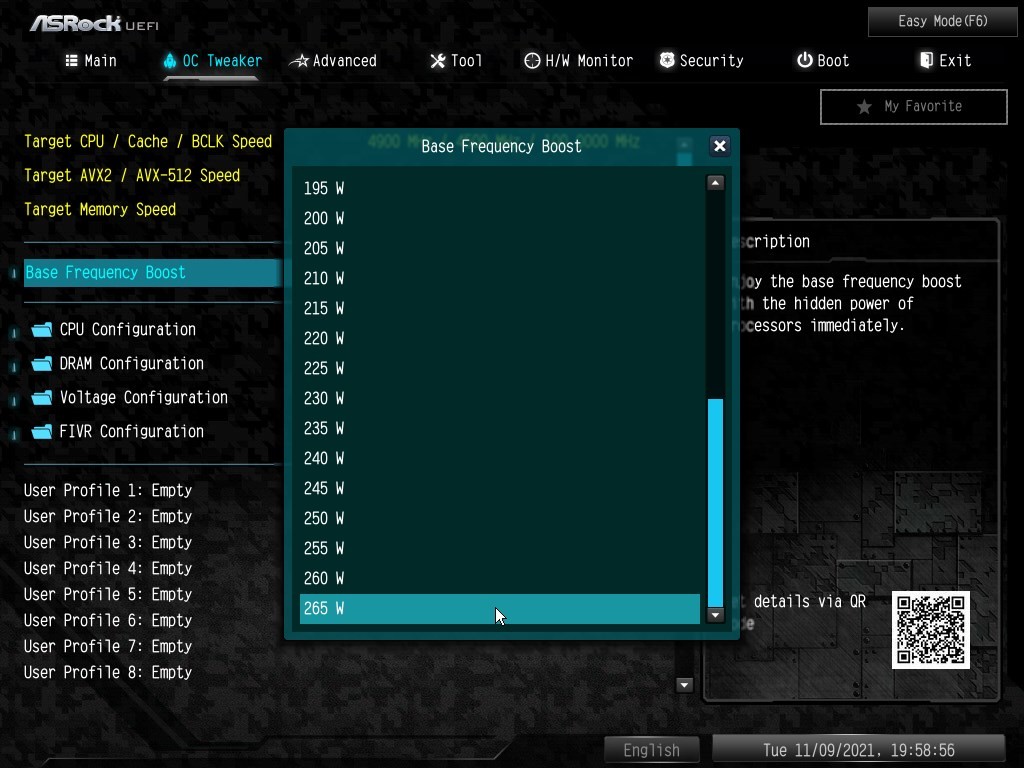Go to the H/W Monitor tab
The width and height of the screenshot is (1024, 768).
[x=578, y=61]
